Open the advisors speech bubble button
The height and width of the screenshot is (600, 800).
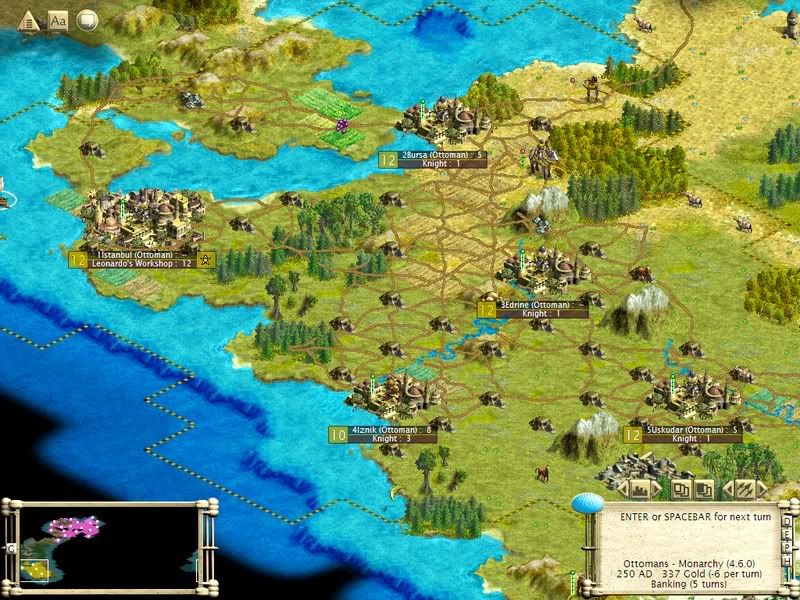[x=88, y=19]
